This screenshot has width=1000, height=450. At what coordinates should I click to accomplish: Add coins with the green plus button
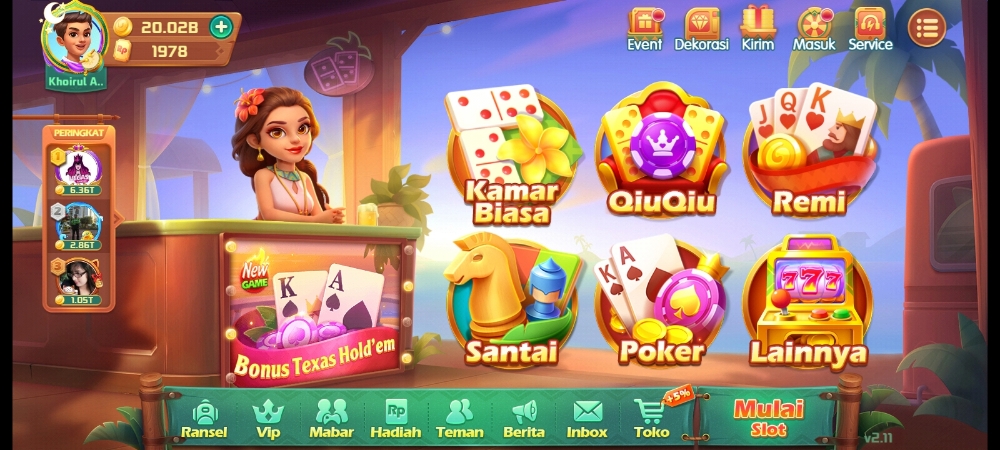[221, 27]
